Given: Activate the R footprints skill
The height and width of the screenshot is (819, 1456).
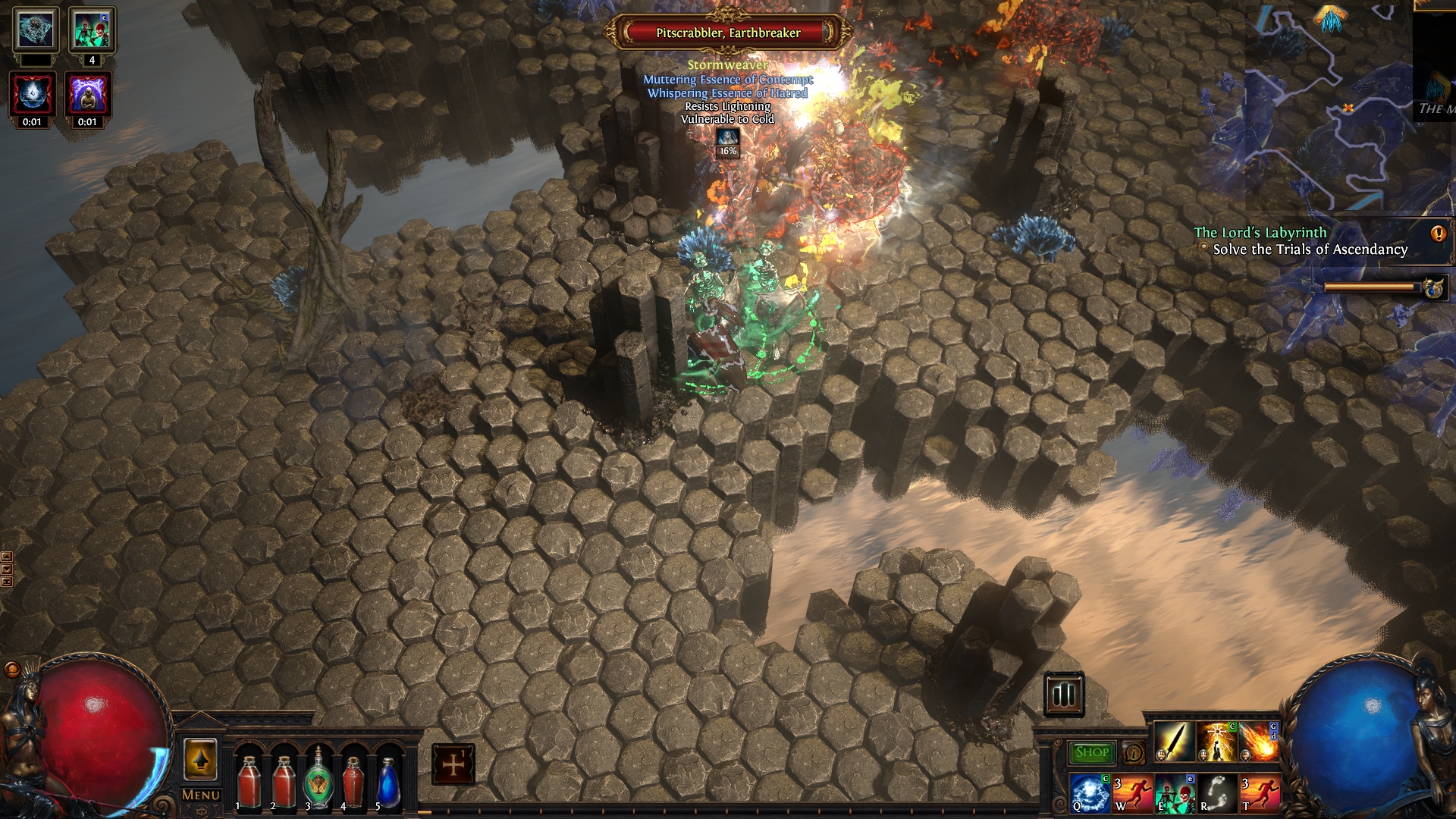Looking at the screenshot, I should click(x=1217, y=792).
